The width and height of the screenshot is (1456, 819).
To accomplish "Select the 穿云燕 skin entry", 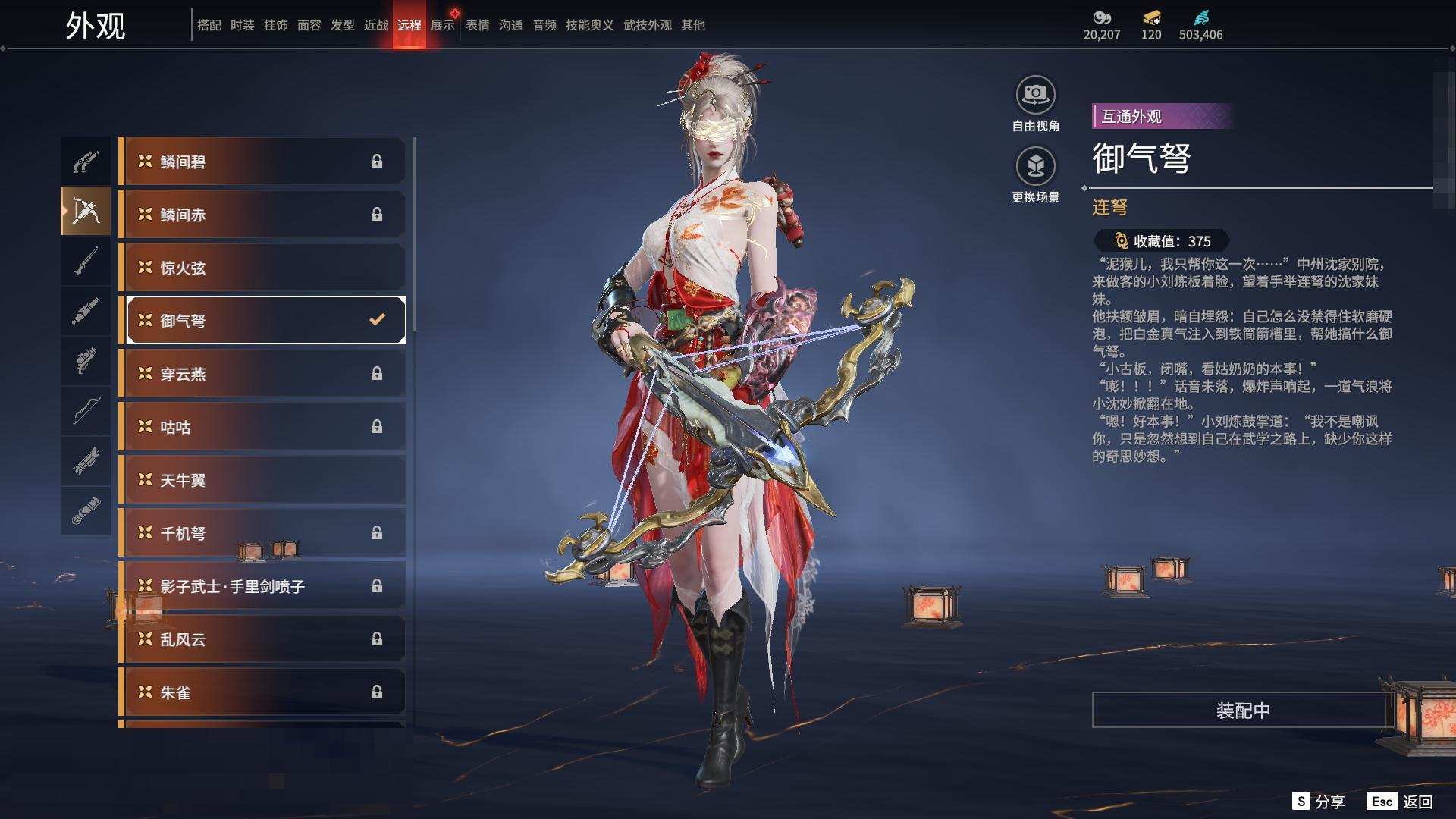I will click(262, 374).
